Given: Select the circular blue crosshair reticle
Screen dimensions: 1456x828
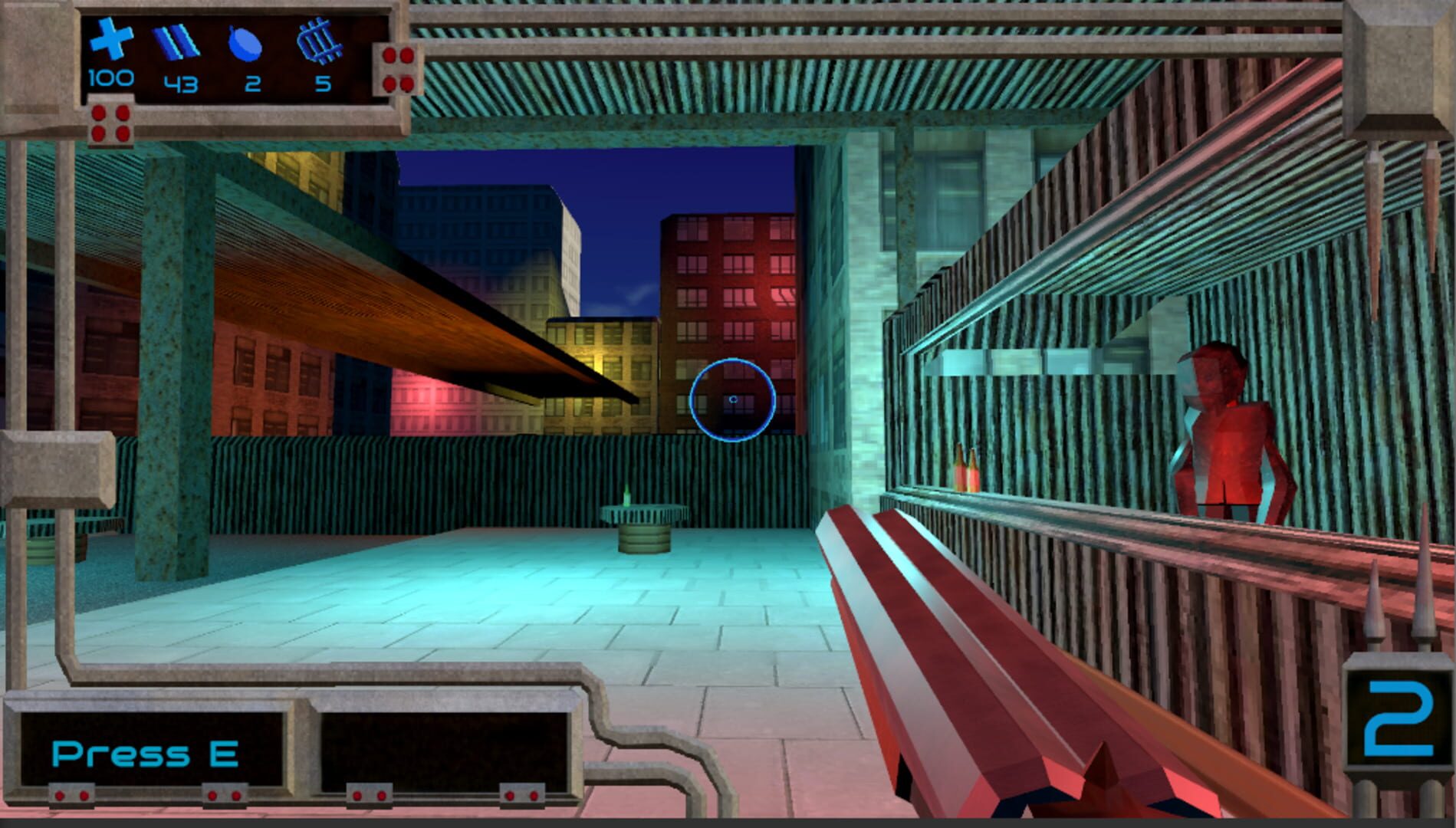Looking at the screenshot, I should coord(734,398).
